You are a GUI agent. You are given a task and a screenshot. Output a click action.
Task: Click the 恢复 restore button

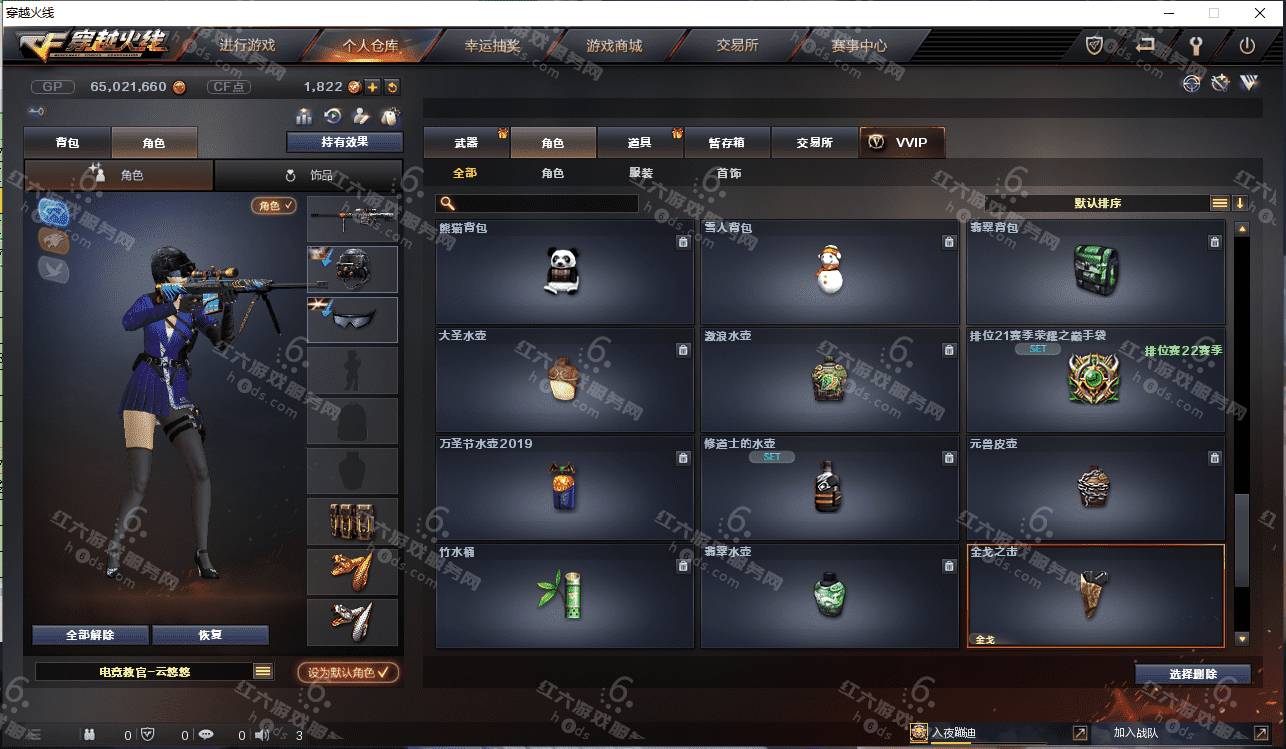pos(210,635)
